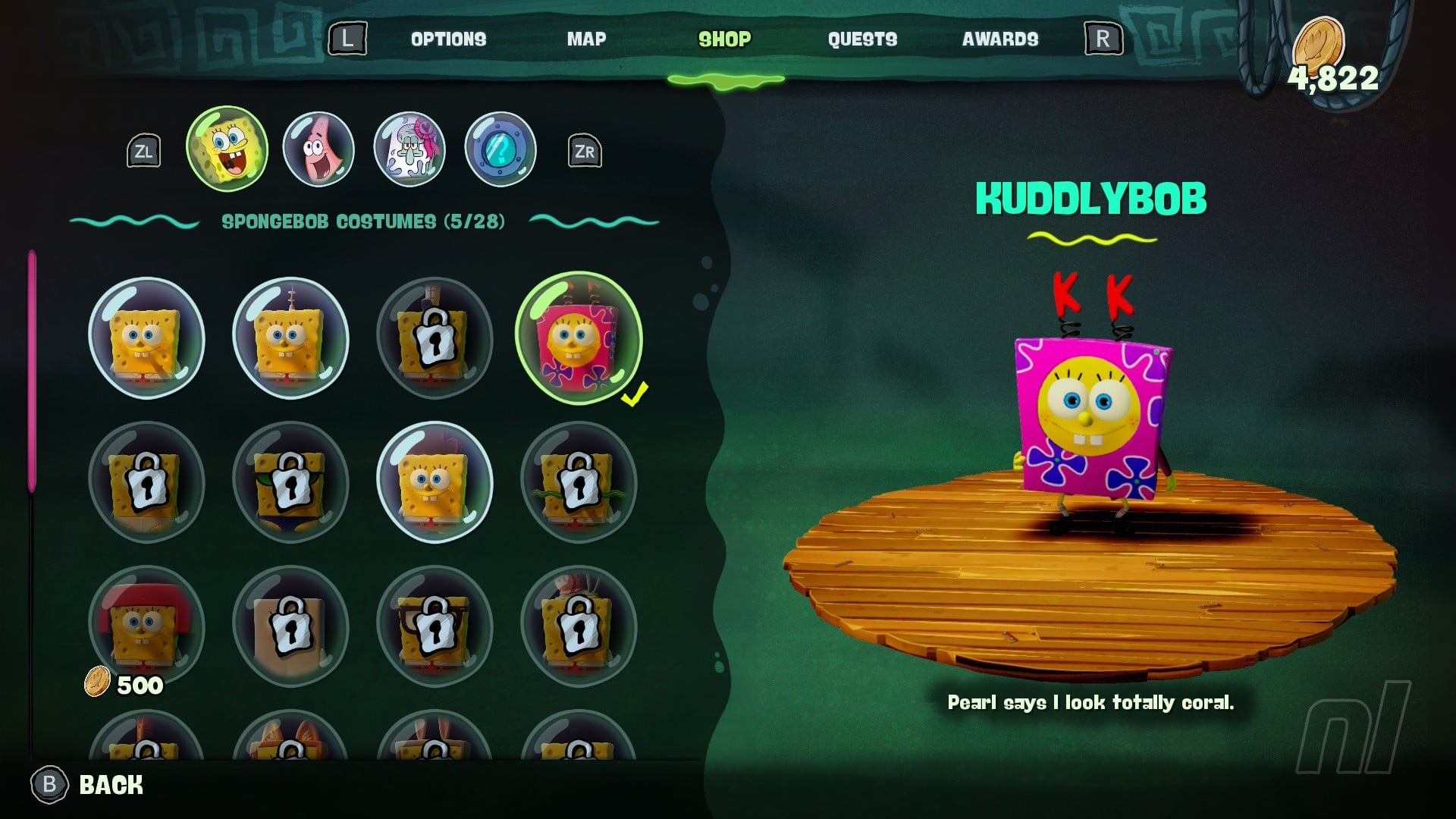
Task: Select the Shop tab
Action: pos(724,39)
